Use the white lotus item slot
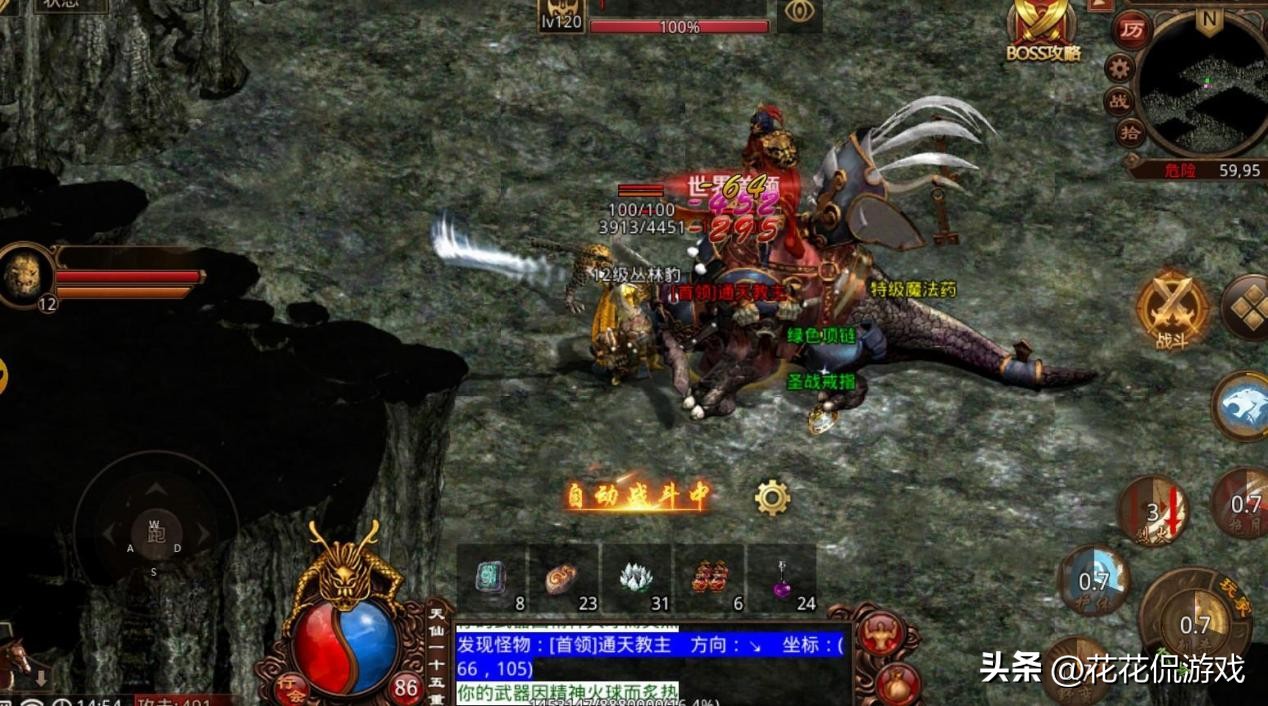Screen dimensions: 1268x706 (635, 578)
